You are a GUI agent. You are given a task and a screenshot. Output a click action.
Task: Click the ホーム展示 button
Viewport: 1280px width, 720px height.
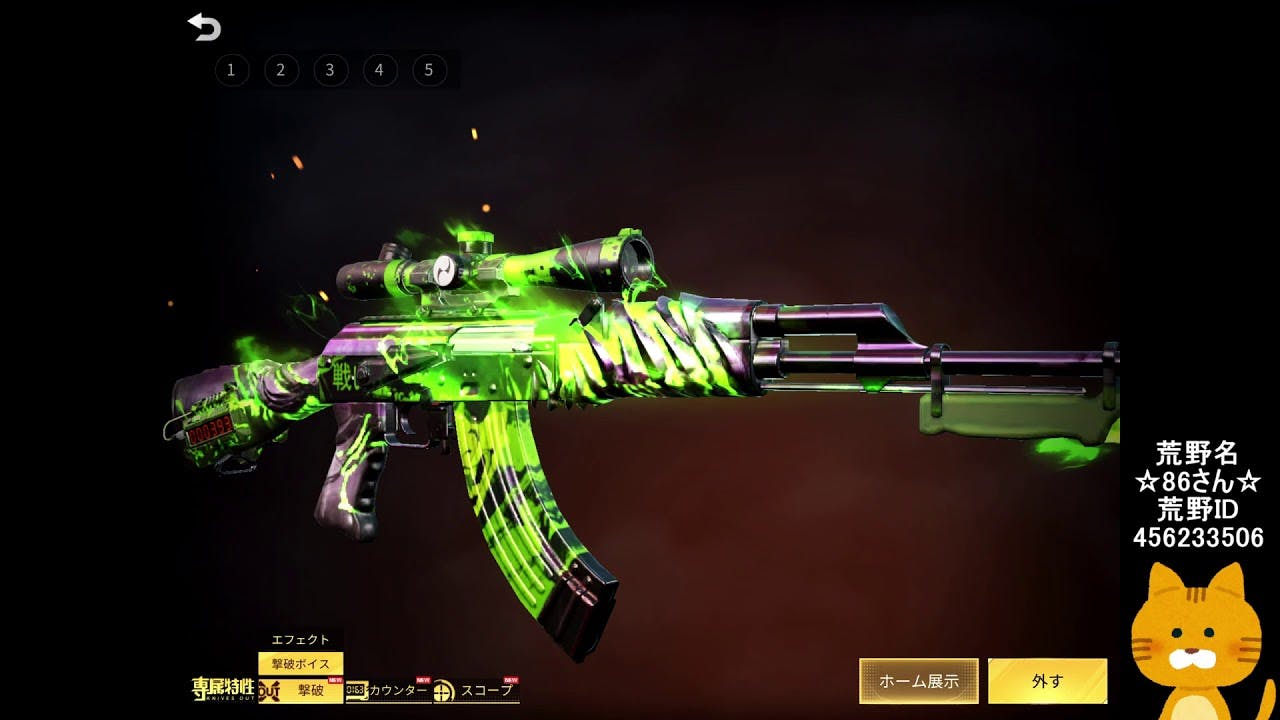pyautogui.click(x=919, y=681)
